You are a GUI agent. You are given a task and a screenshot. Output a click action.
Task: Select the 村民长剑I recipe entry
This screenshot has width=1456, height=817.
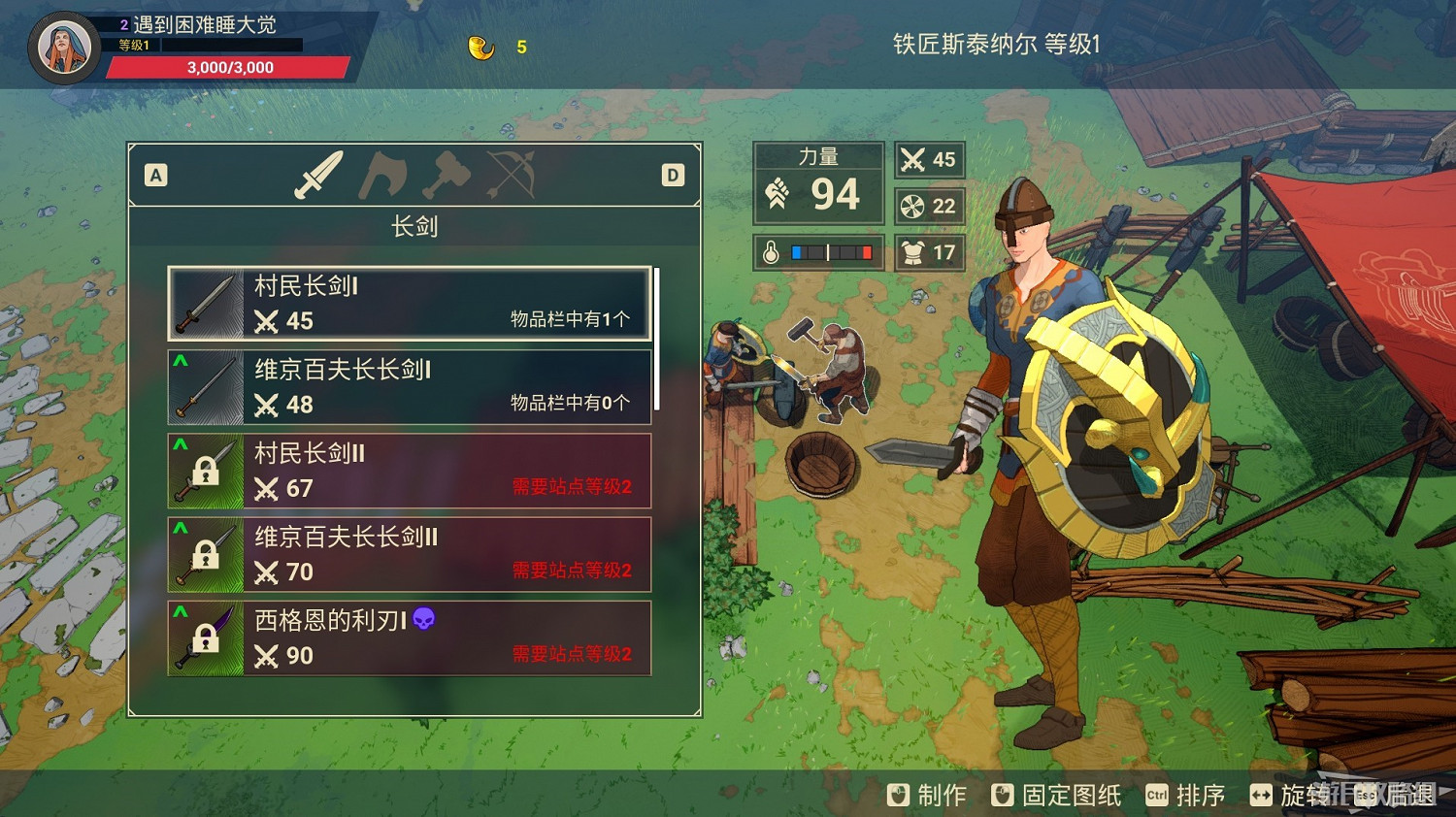pos(410,304)
